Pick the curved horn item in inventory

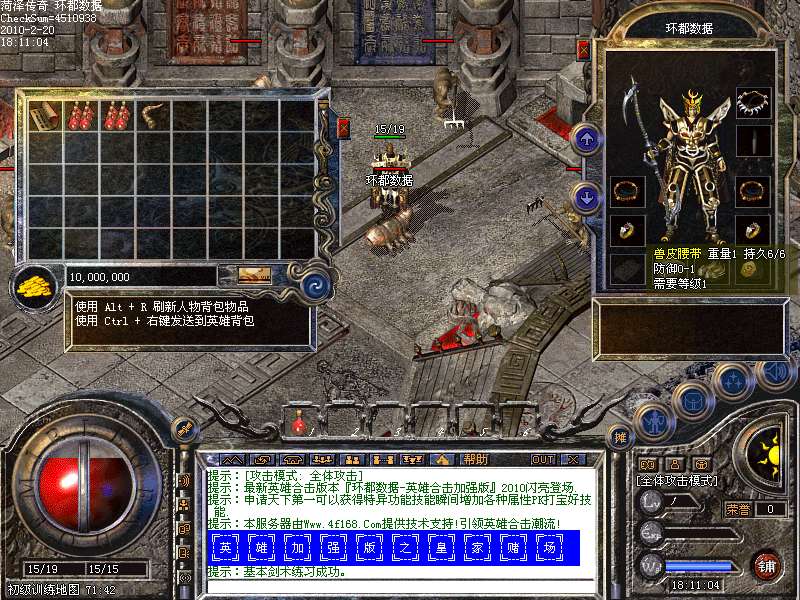(x=153, y=116)
